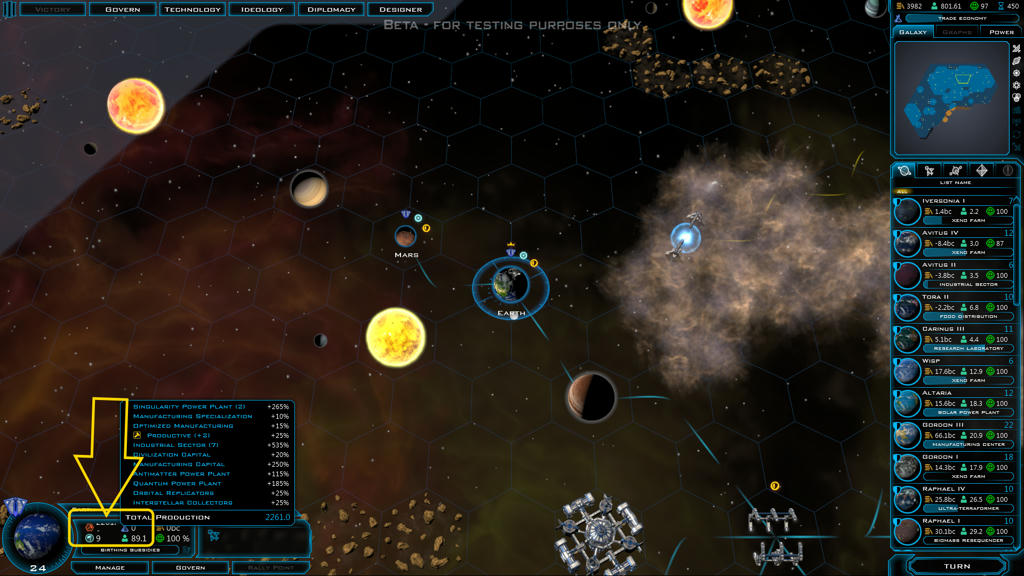The width and height of the screenshot is (1024, 576).
Task: Open the ship Designer
Action: click(x=401, y=9)
